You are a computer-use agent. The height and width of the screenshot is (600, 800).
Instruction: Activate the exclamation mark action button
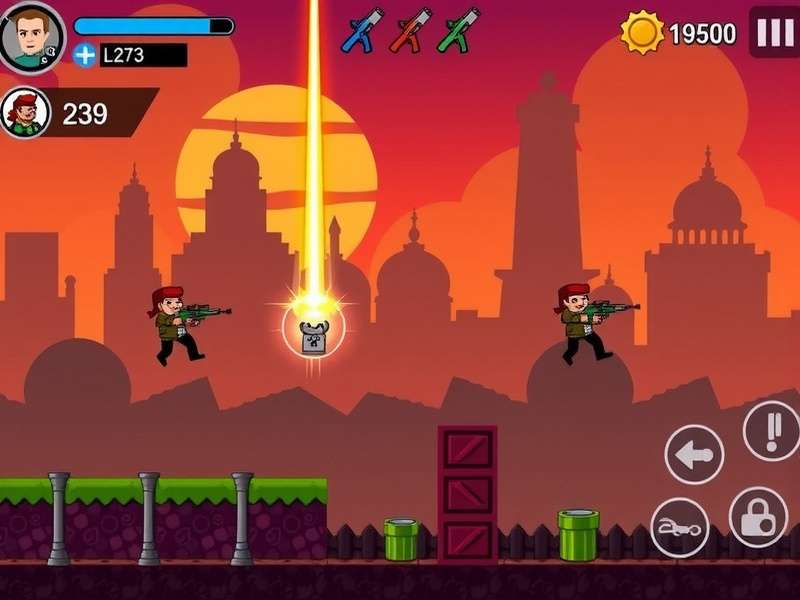coord(772,430)
